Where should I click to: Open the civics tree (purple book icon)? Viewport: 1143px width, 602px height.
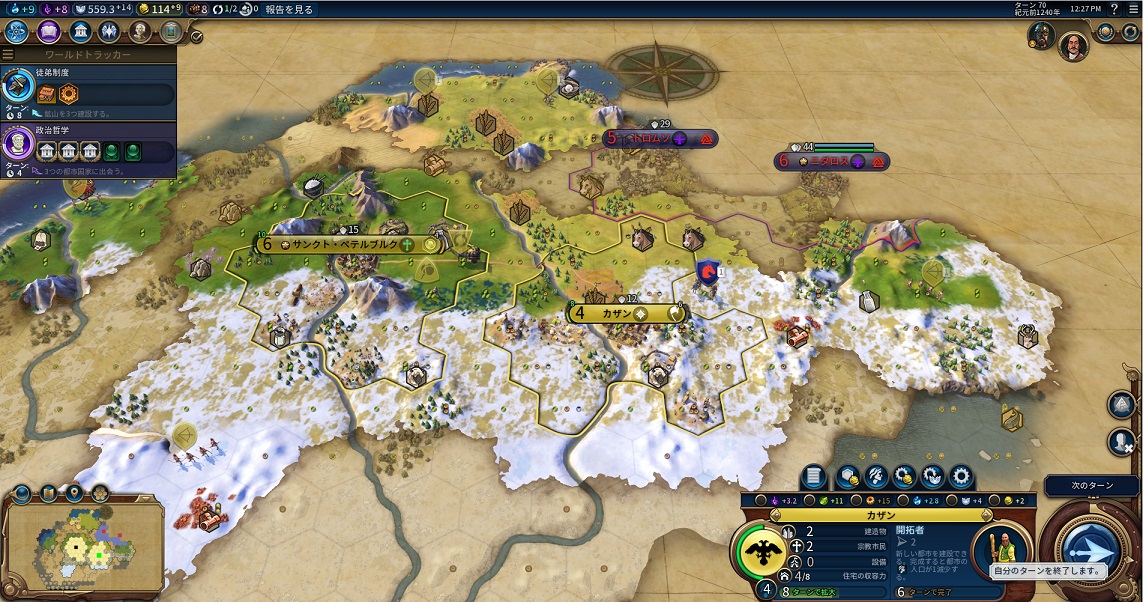pos(47,31)
